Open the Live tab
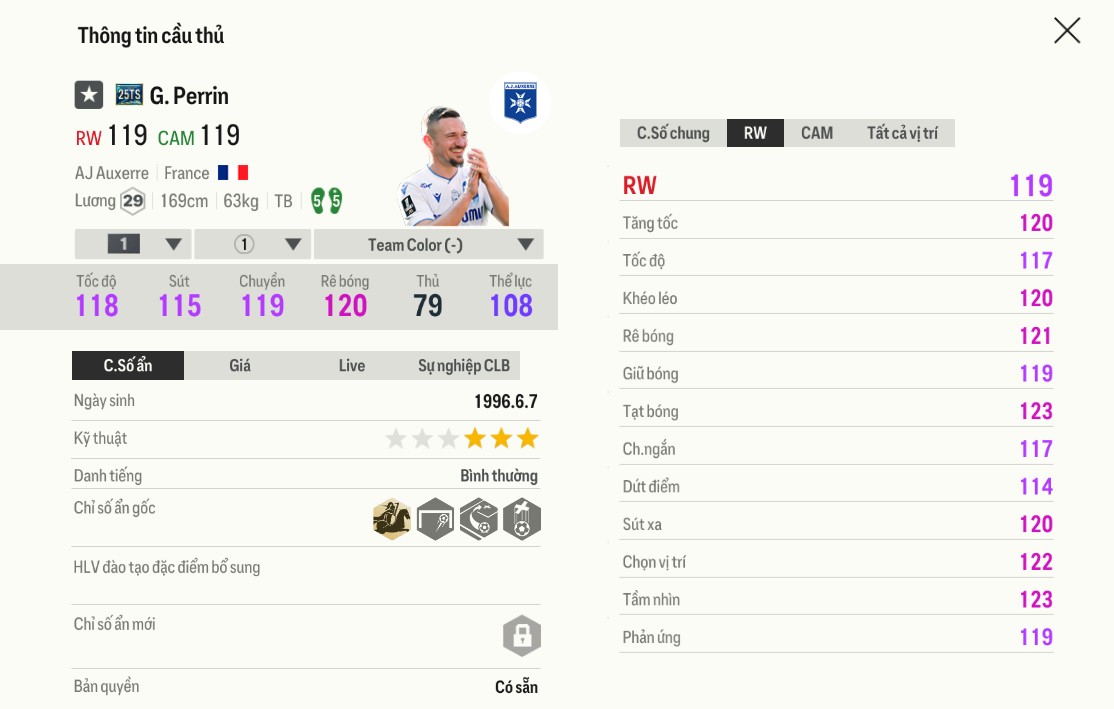 [352, 366]
